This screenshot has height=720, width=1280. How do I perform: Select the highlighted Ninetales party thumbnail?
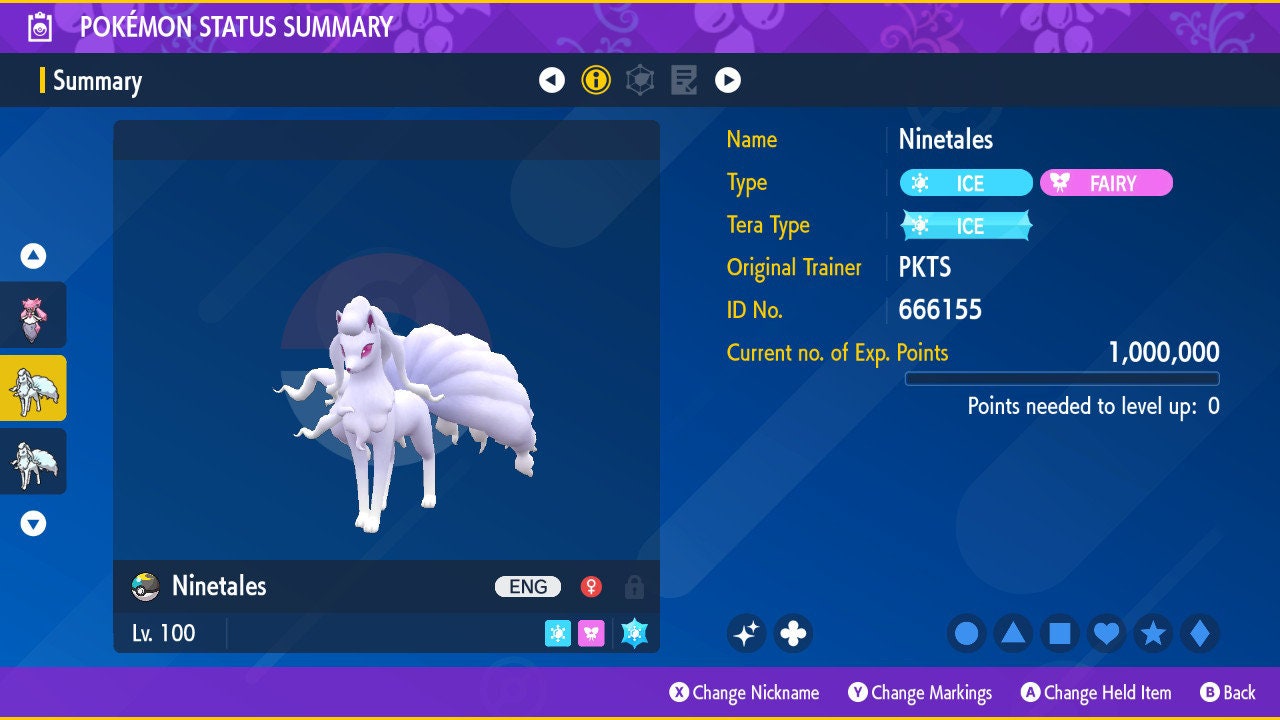tap(33, 388)
